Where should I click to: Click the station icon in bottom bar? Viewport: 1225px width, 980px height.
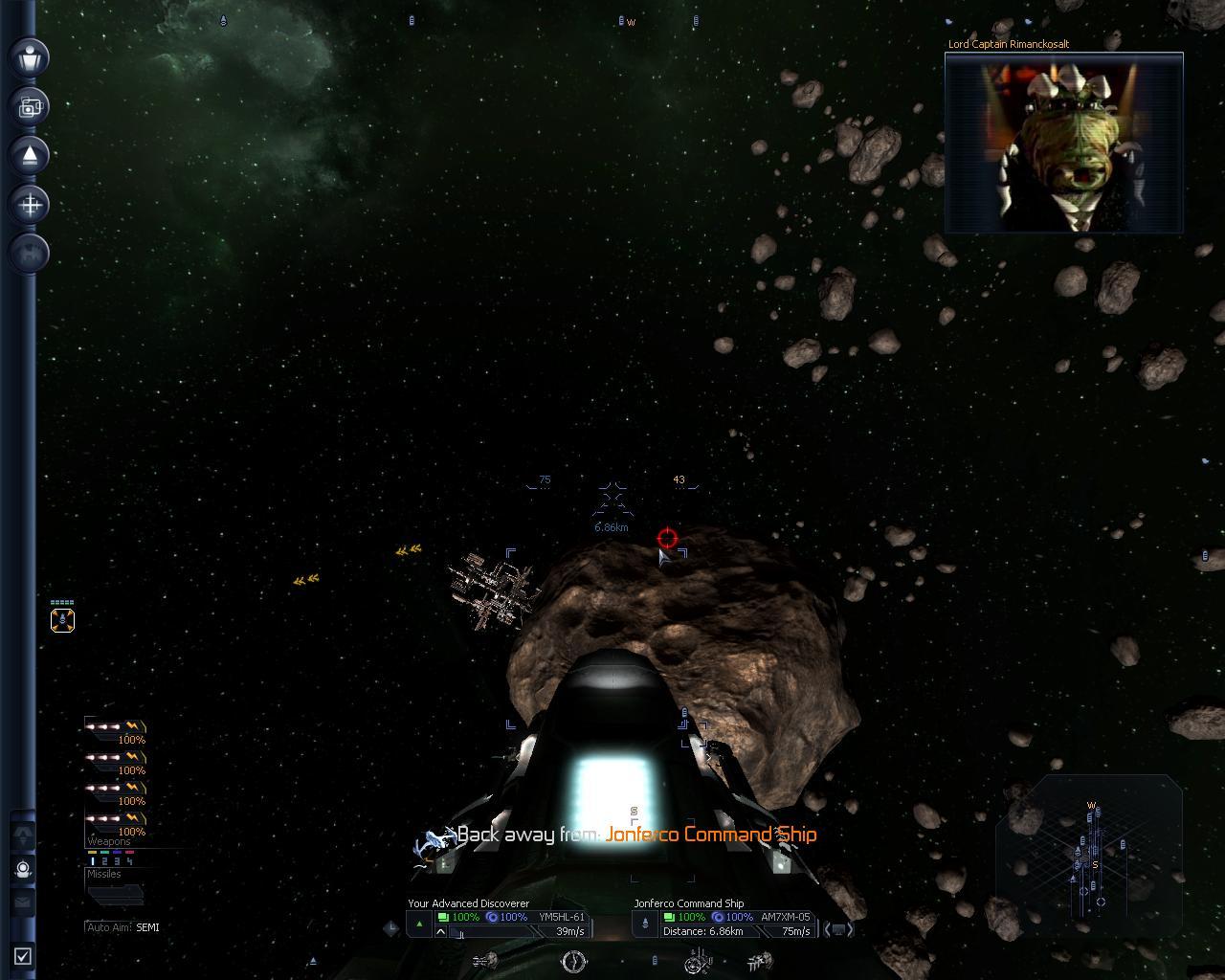pos(698,961)
